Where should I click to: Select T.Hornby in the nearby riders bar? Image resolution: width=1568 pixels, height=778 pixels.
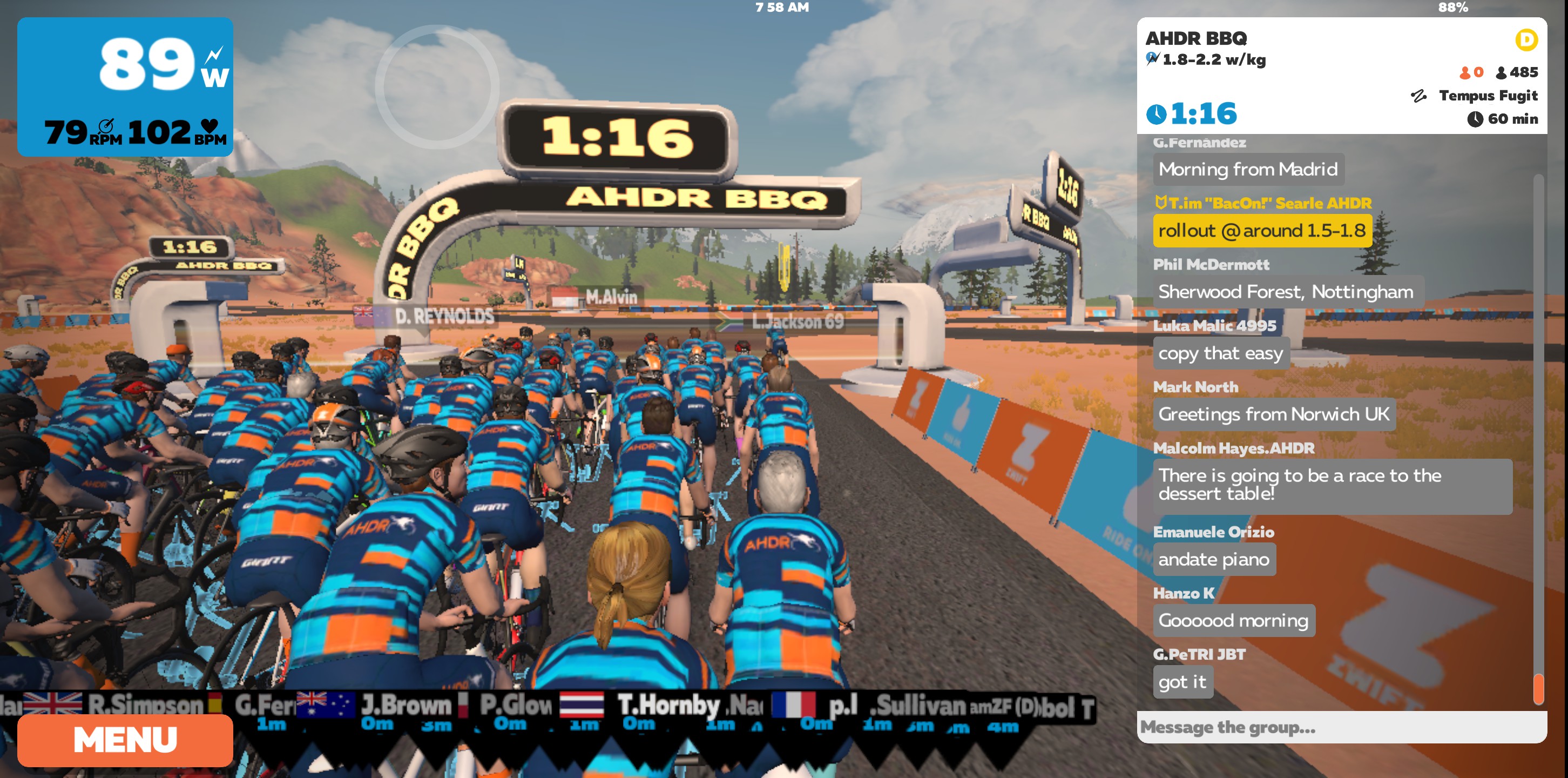point(668,706)
